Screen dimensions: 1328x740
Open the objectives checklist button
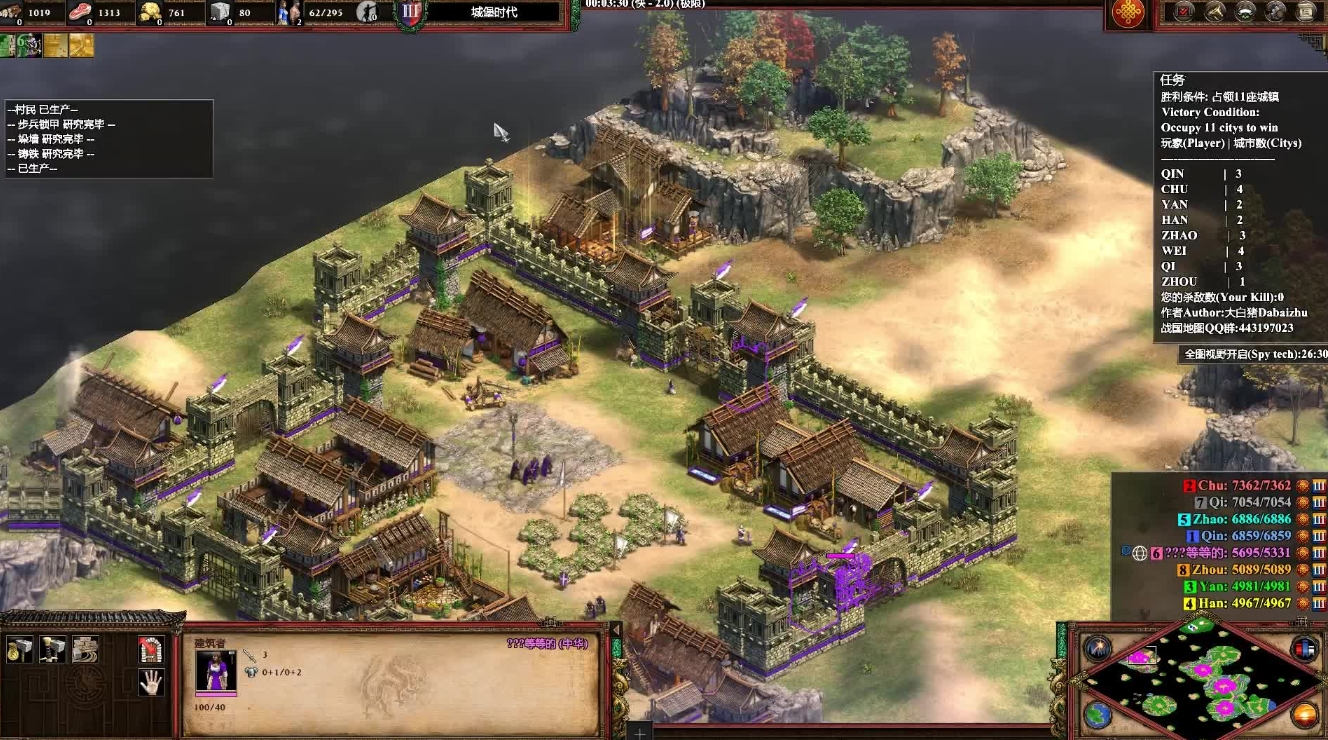(1184, 12)
